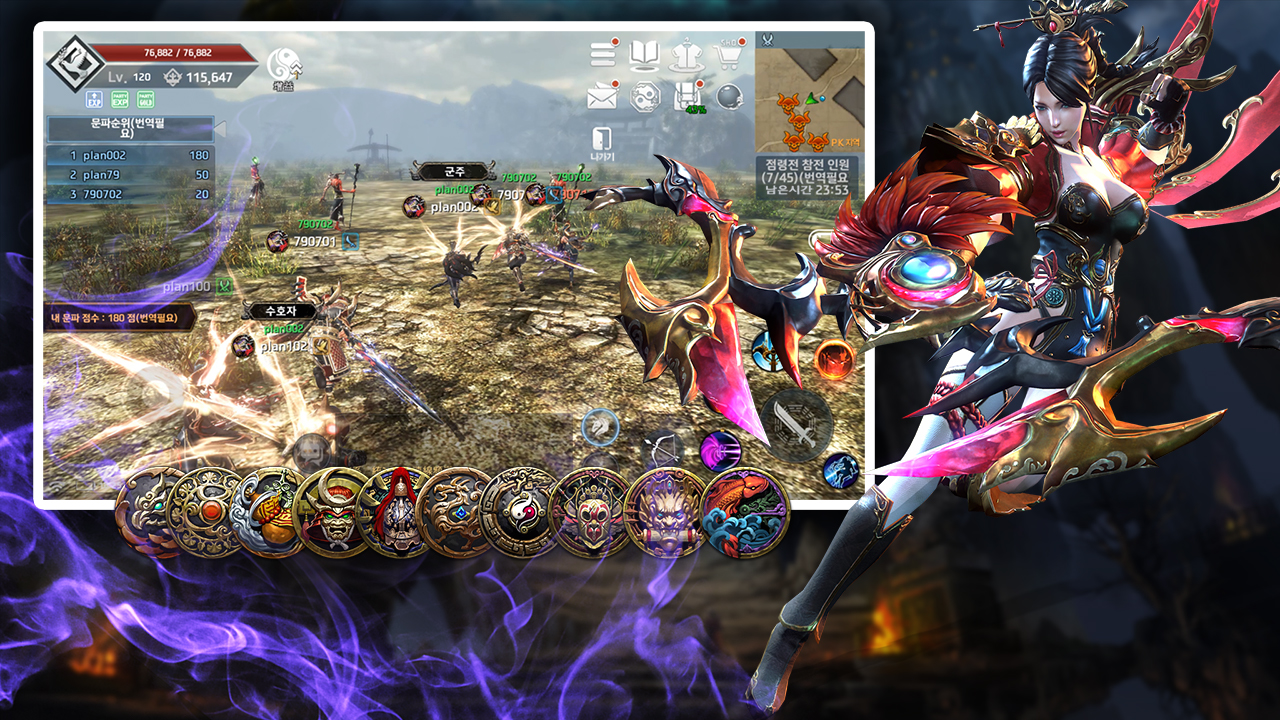
Task: Collapse the 문파순위 ranking panel arrow
Action: (x=221, y=129)
